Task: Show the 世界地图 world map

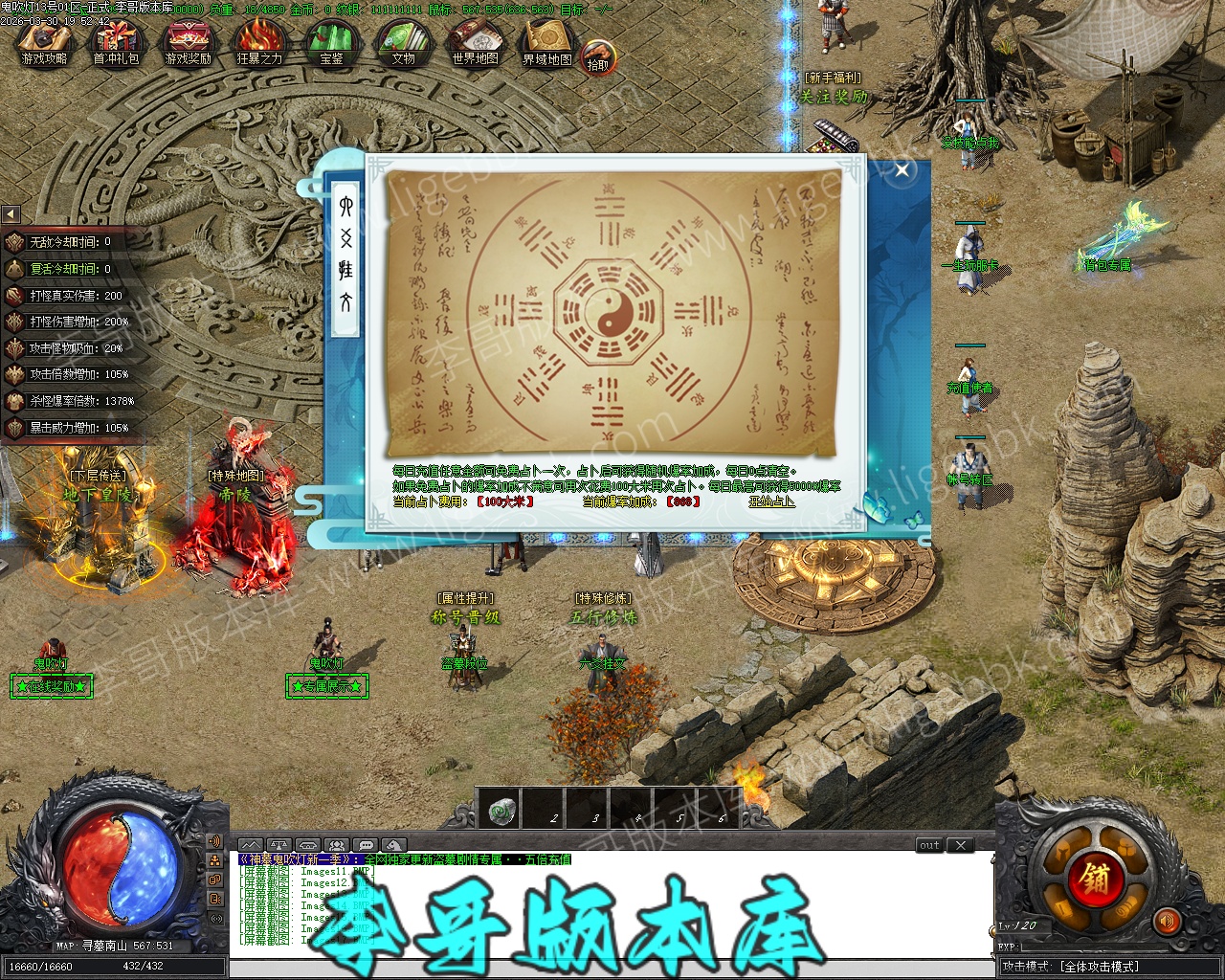Action: [475, 44]
